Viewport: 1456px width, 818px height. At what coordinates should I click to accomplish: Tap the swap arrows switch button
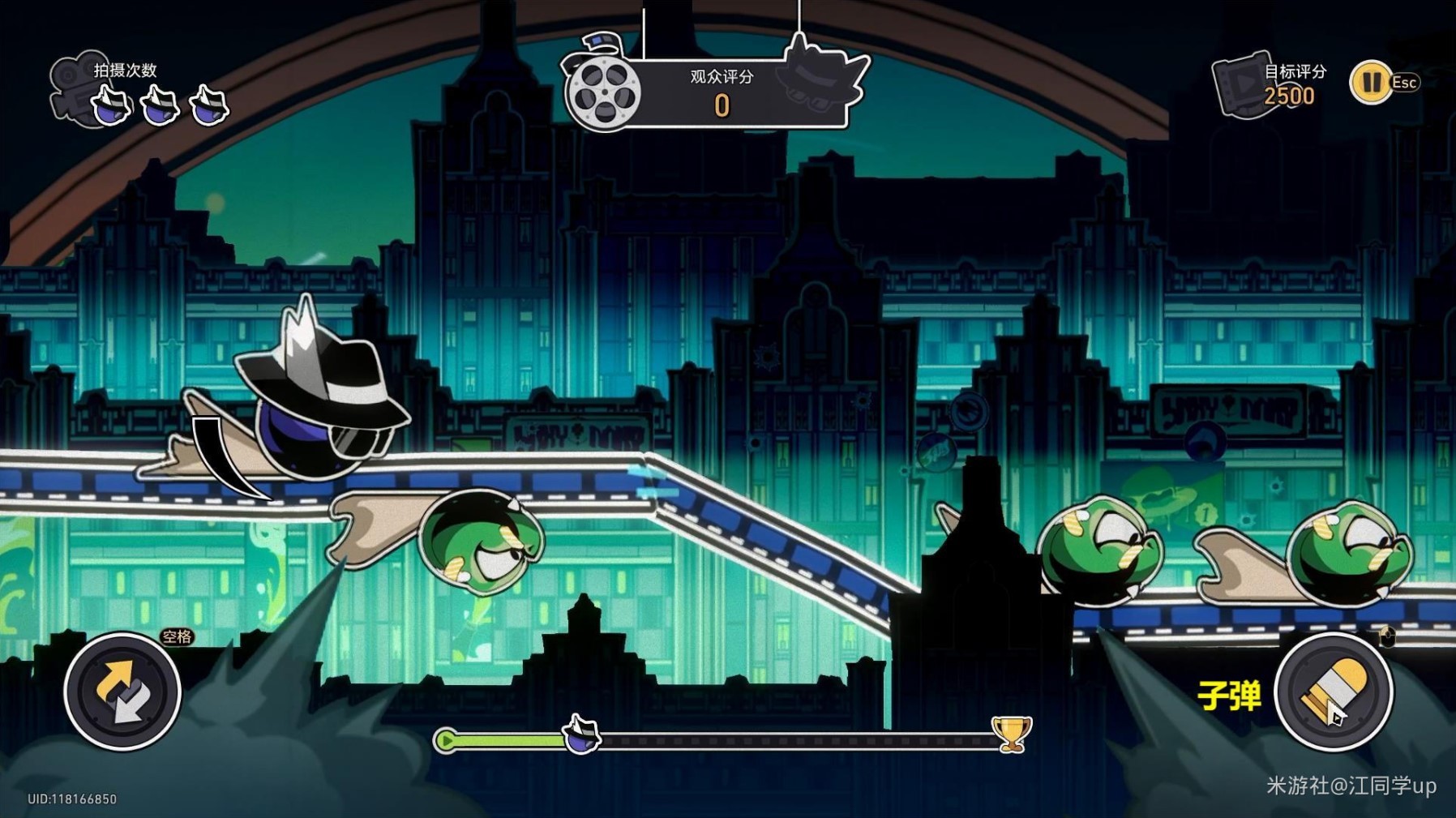(122, 692)
